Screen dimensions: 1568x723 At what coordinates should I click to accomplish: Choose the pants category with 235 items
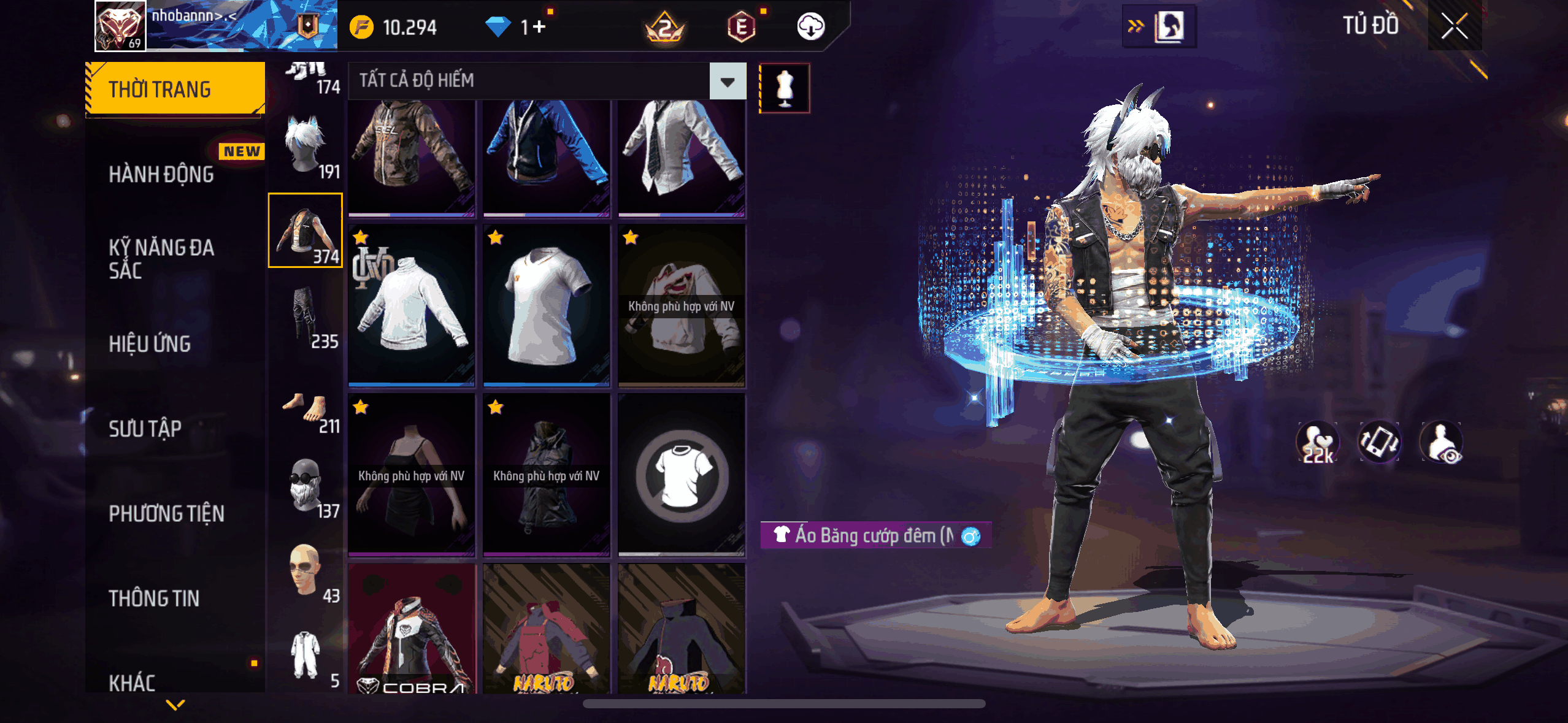306,316
